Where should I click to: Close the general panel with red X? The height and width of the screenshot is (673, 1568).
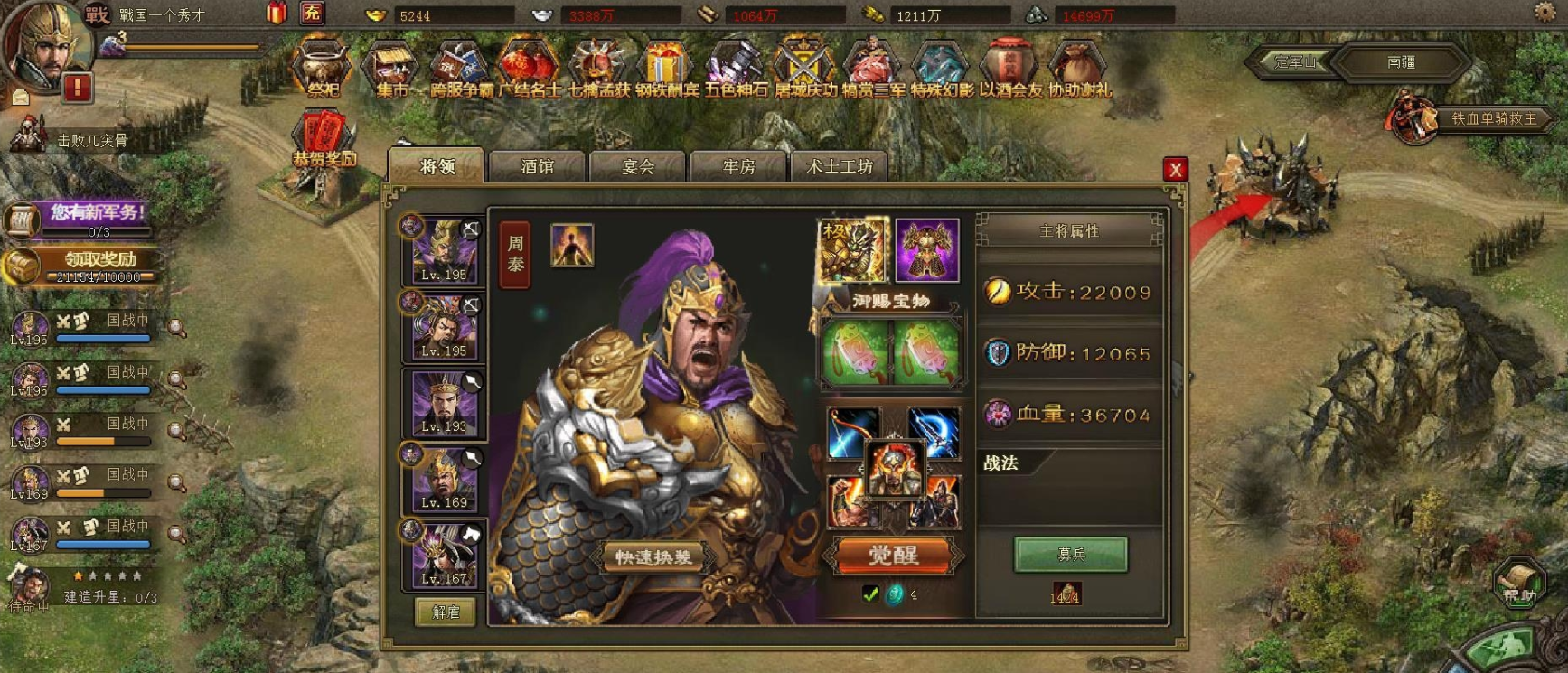pos(1175,169)
